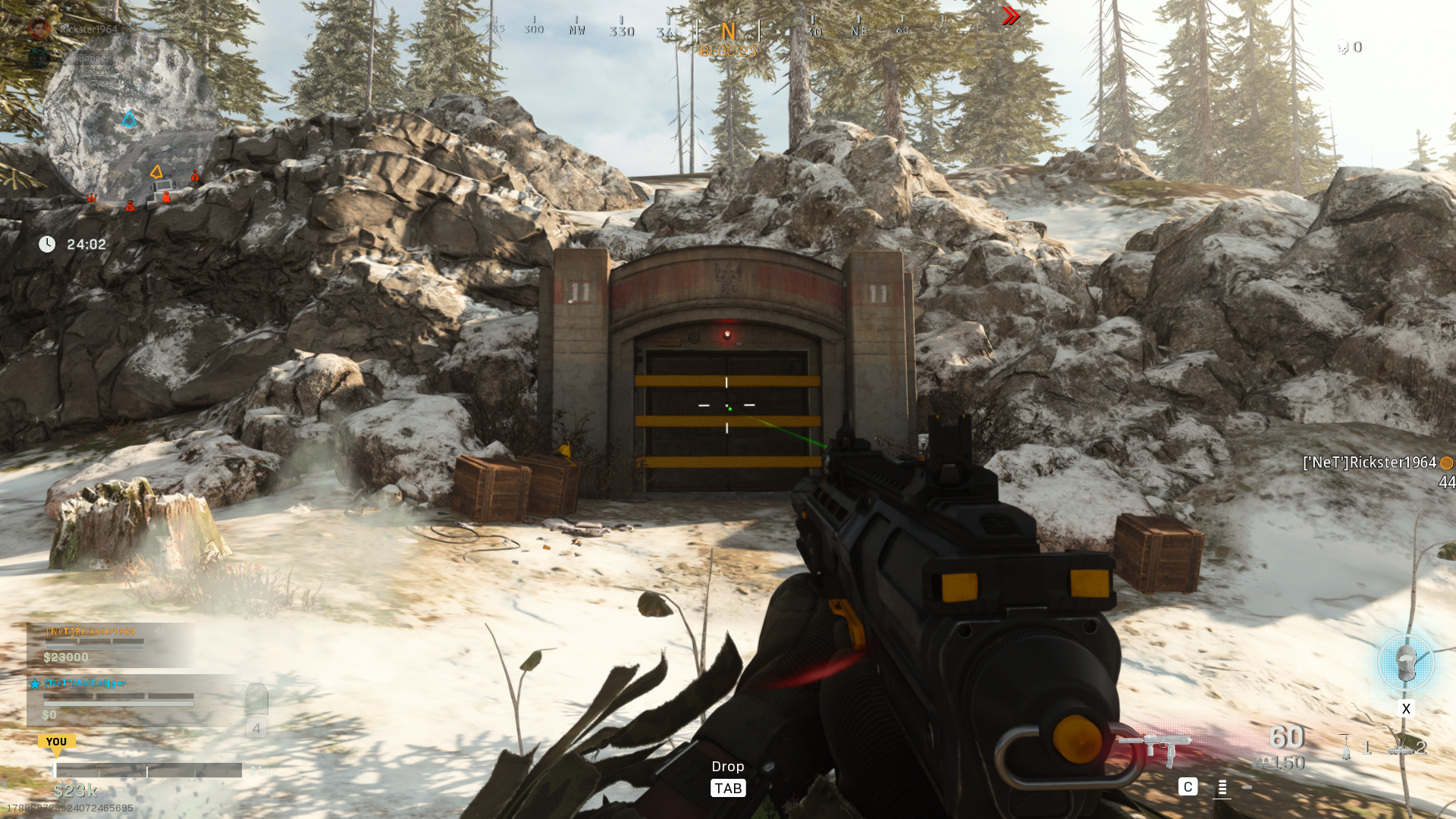Click the orange player arrow on minimap
The width and height of the screenshot is (1456, 819).
(156, 172)
